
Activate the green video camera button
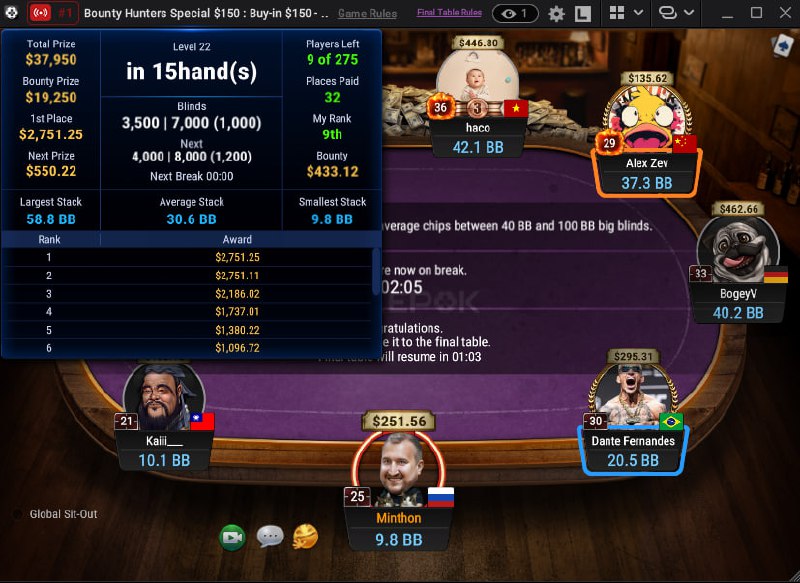click(233, 537)
